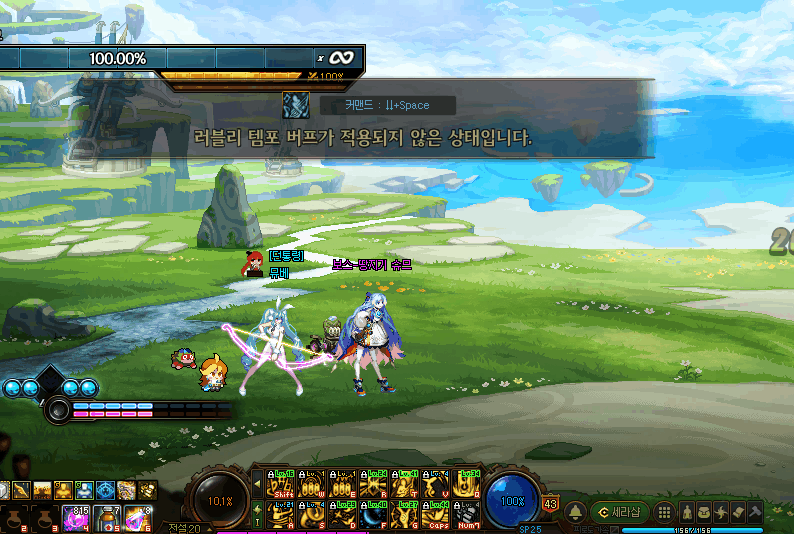Click the skill bar left arrow toggle
Viewport: 794px width, 534px height.
[256, 484]
